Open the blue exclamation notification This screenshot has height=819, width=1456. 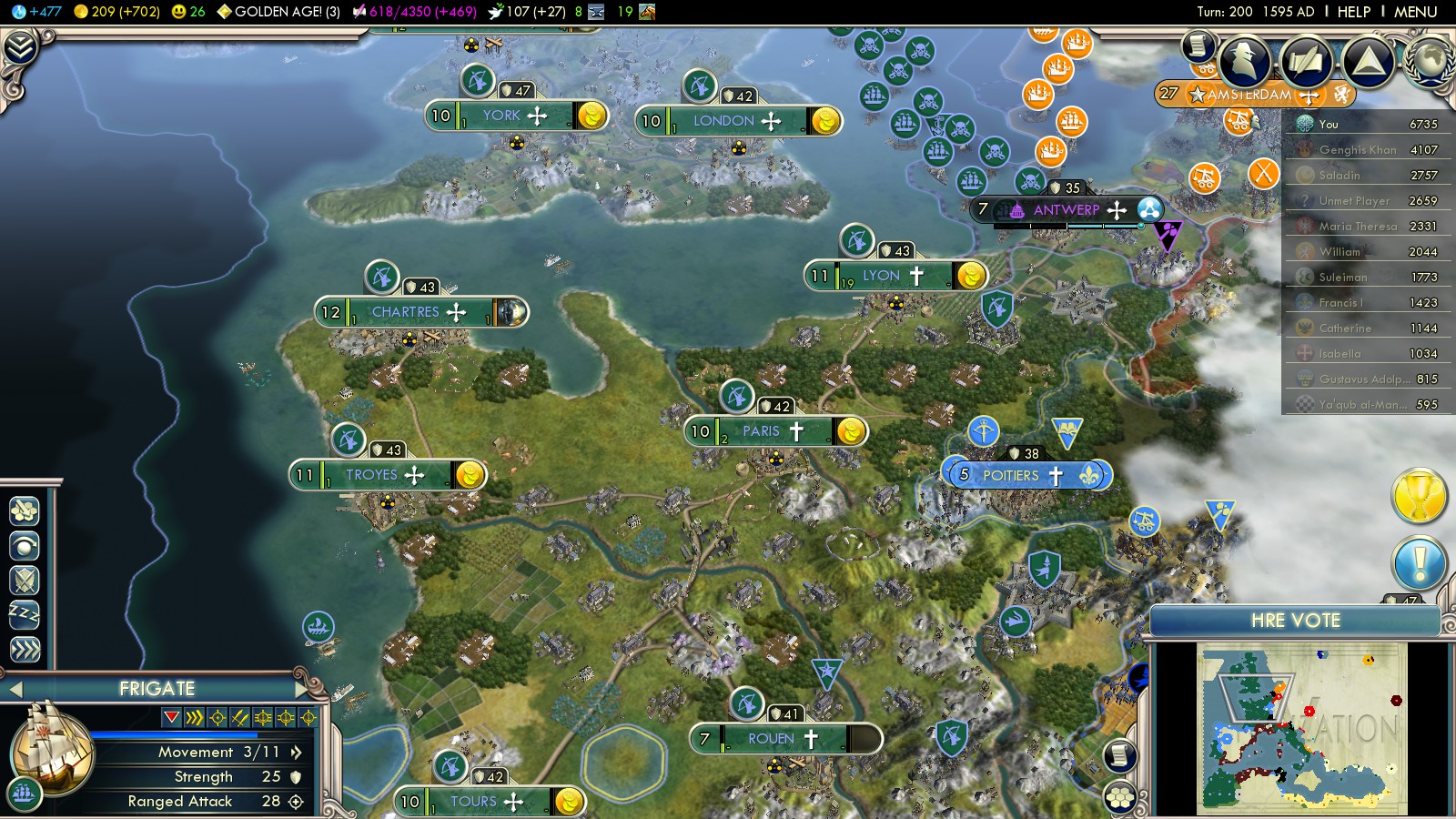click(x=1419, y=563)
